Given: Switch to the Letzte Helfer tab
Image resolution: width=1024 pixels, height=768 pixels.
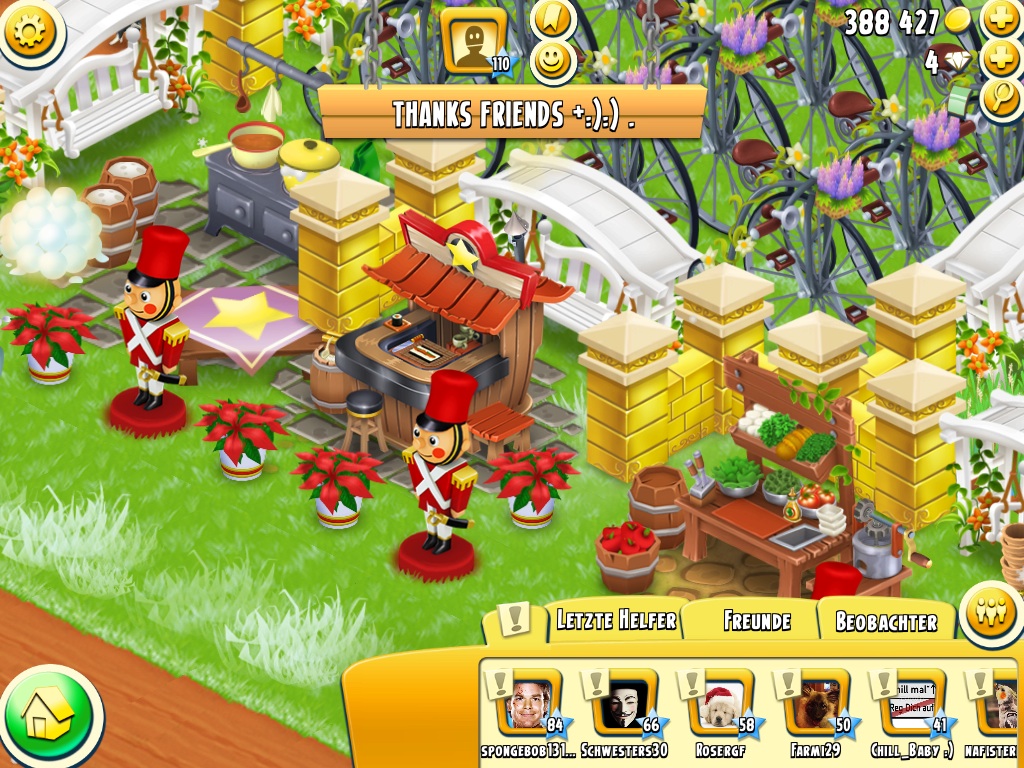Looking at the screenshot, I should click(x=616, y=621).
